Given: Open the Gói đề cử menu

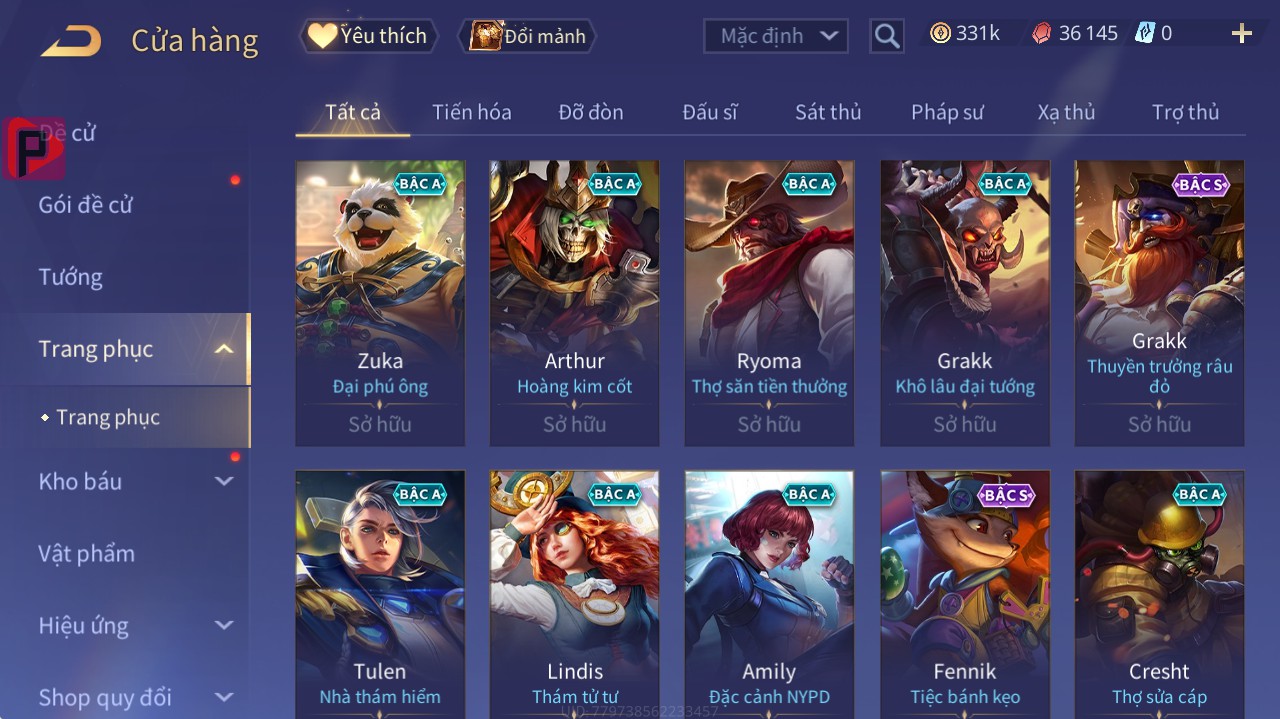Looking at the screenshot, I should coord(86,205).
